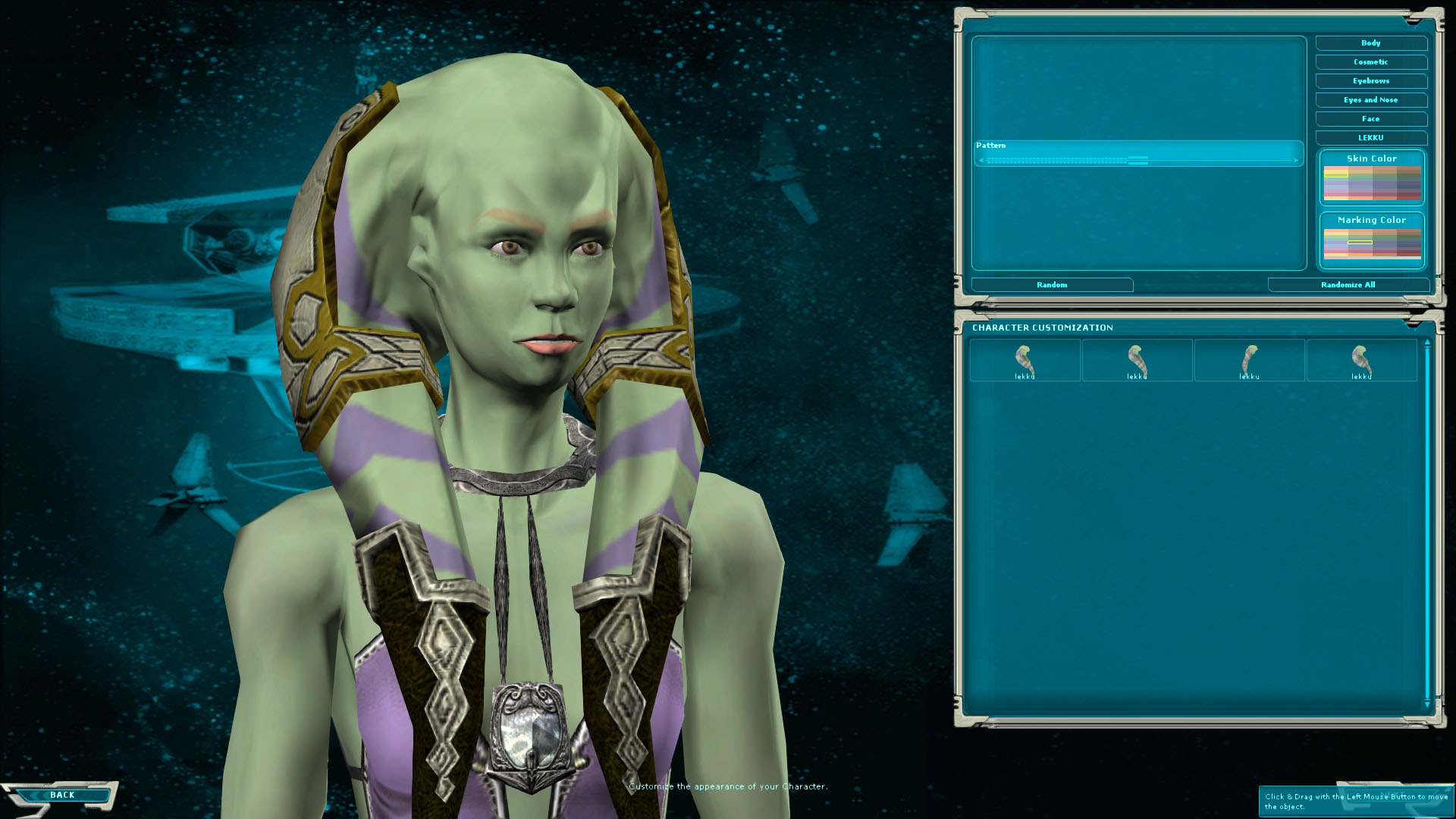Viewport: 1456px width, 819px height.
Task: Select the fourth lekku style thumbnail
Action: click(x=1363, y=360)
